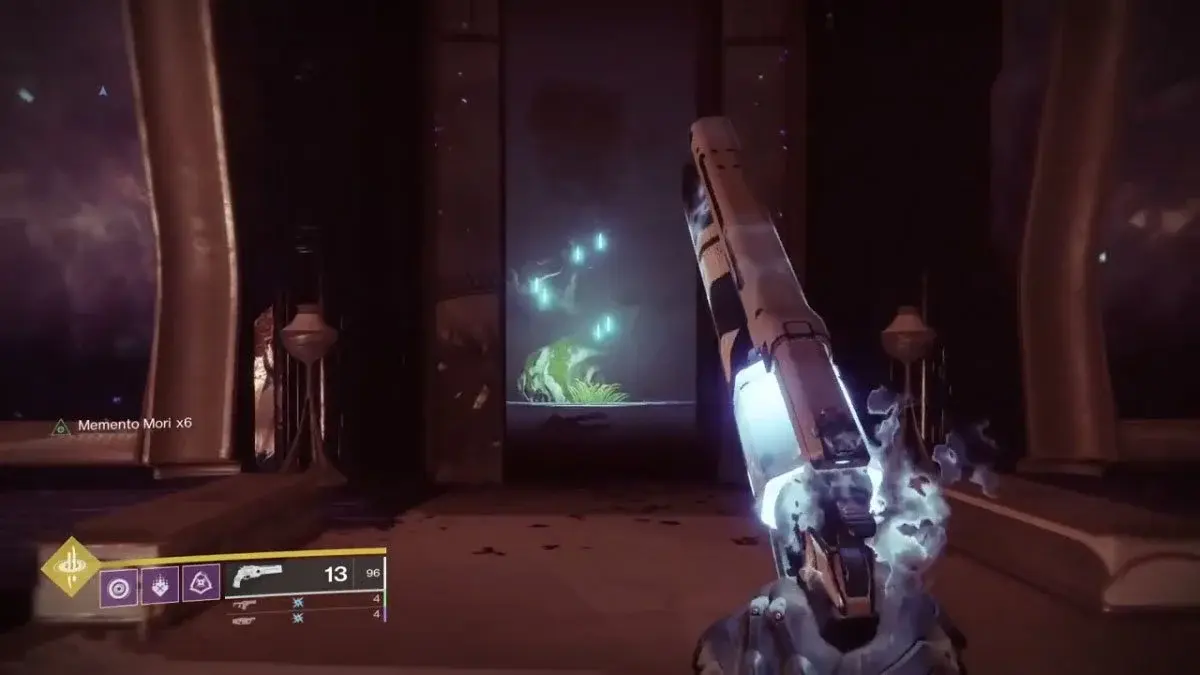Click the purple class ability icon
The width and height of the screenshot is (1200, 675).
pyautogui.click(x=201, y=584)
